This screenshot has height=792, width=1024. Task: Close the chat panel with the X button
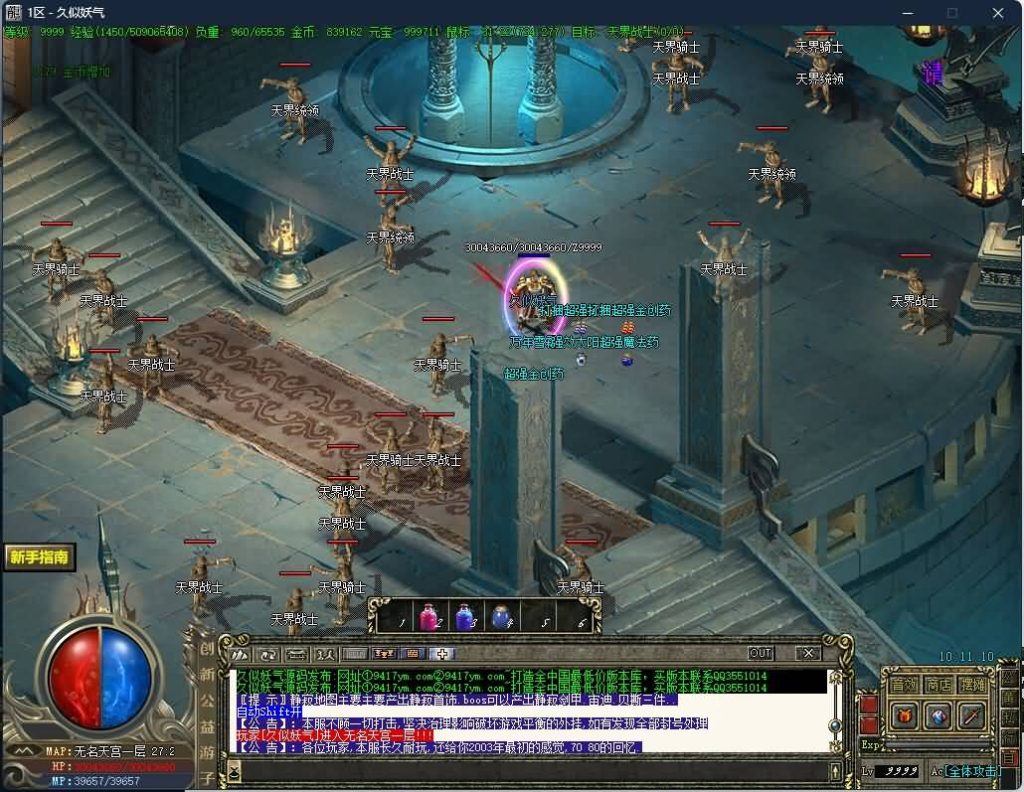tap(808, 653)
